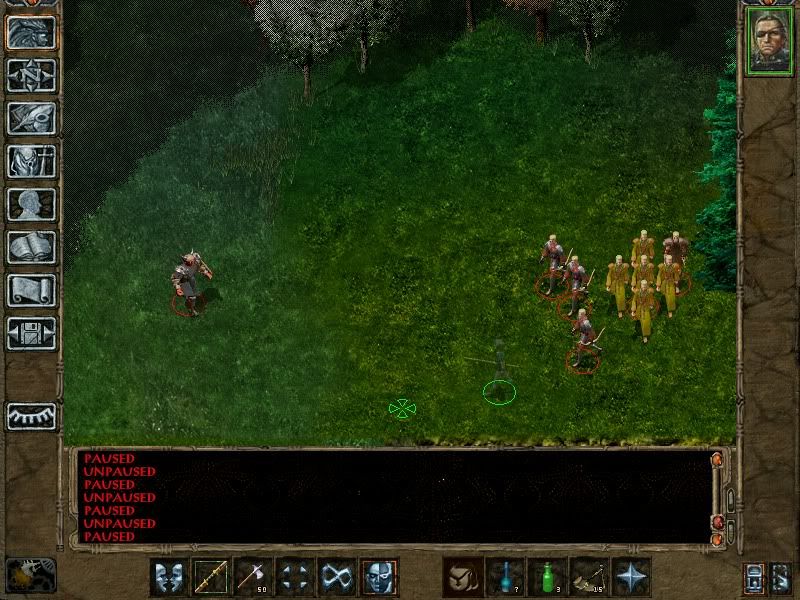Click the four-arrows action button

pos(295,577)
